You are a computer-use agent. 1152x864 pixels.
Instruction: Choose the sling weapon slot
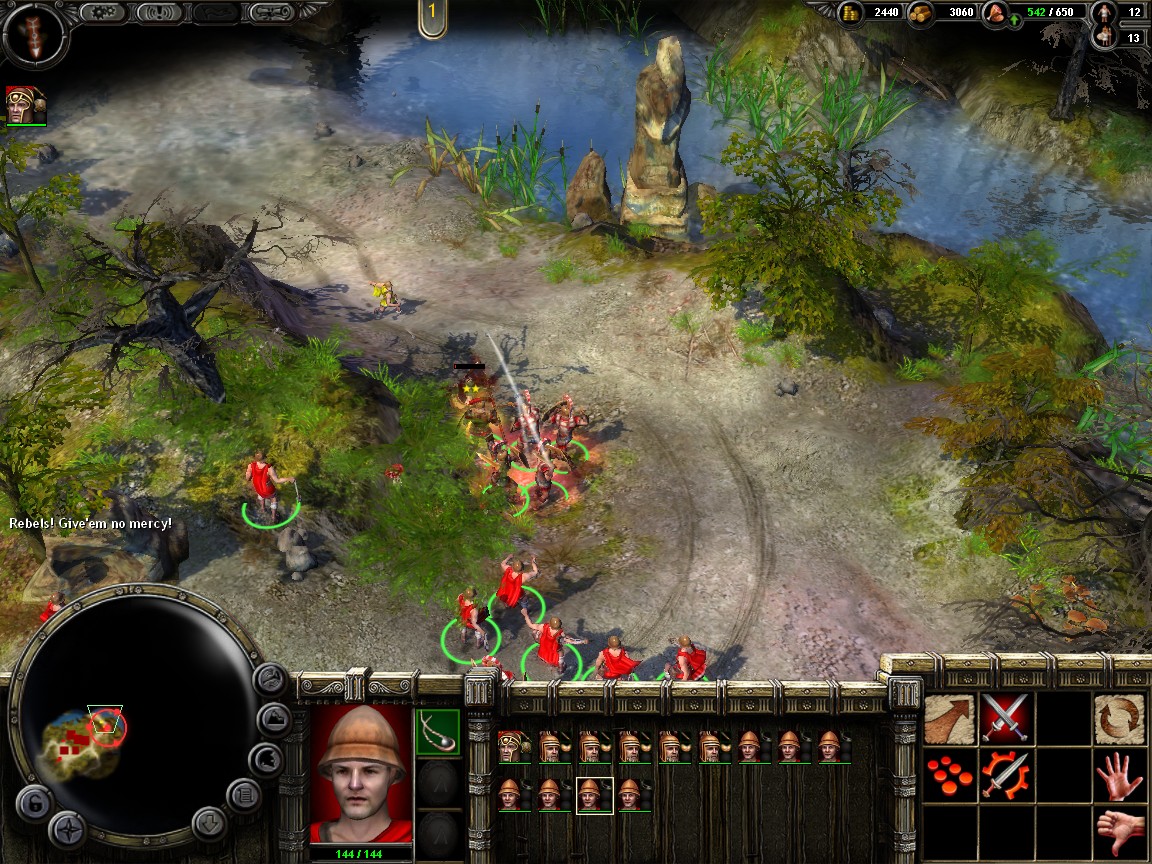(437, 733)
